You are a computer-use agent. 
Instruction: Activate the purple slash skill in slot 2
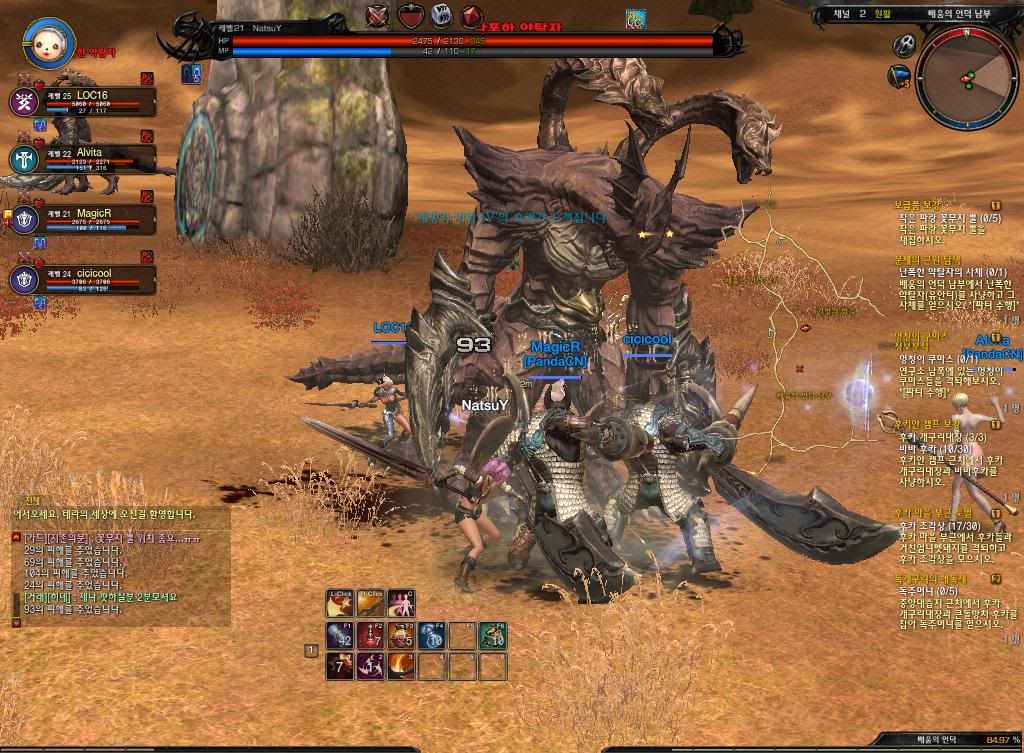[370, 665]
